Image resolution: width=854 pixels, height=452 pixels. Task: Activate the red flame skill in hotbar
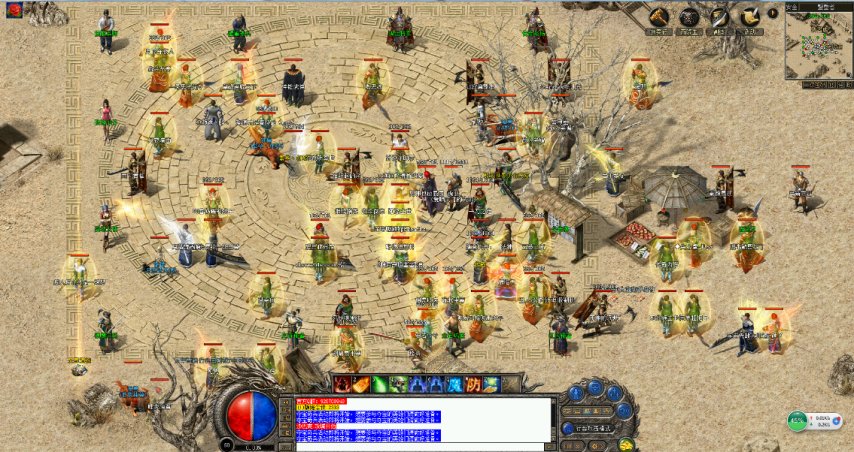coord(342,384)
